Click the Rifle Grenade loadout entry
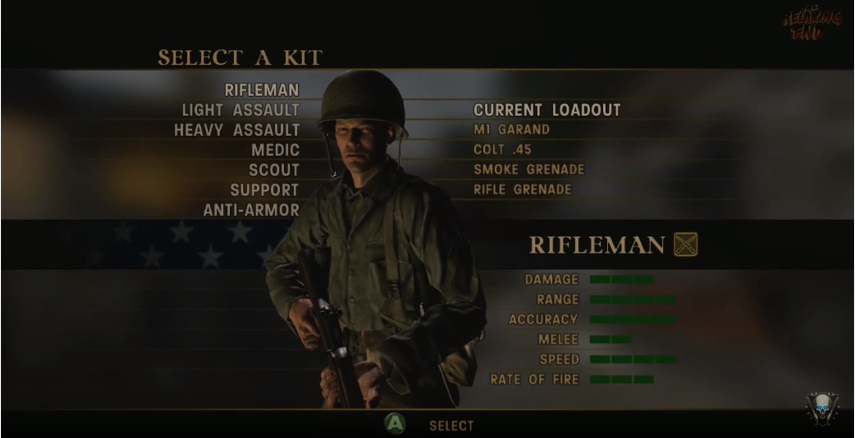Viewport: 855px width, 438px height. (x=522, y=190)
